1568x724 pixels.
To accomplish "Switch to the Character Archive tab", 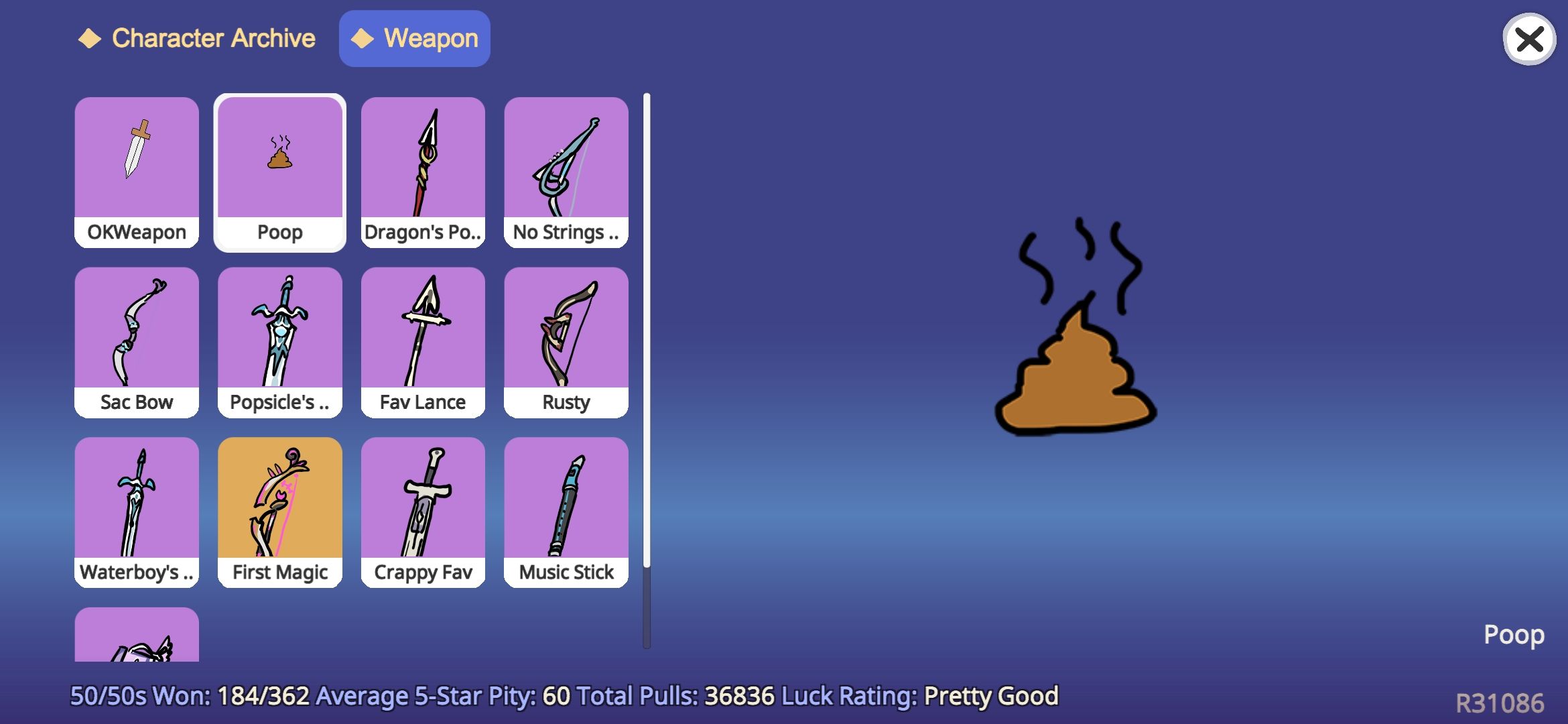I will 198,38.
